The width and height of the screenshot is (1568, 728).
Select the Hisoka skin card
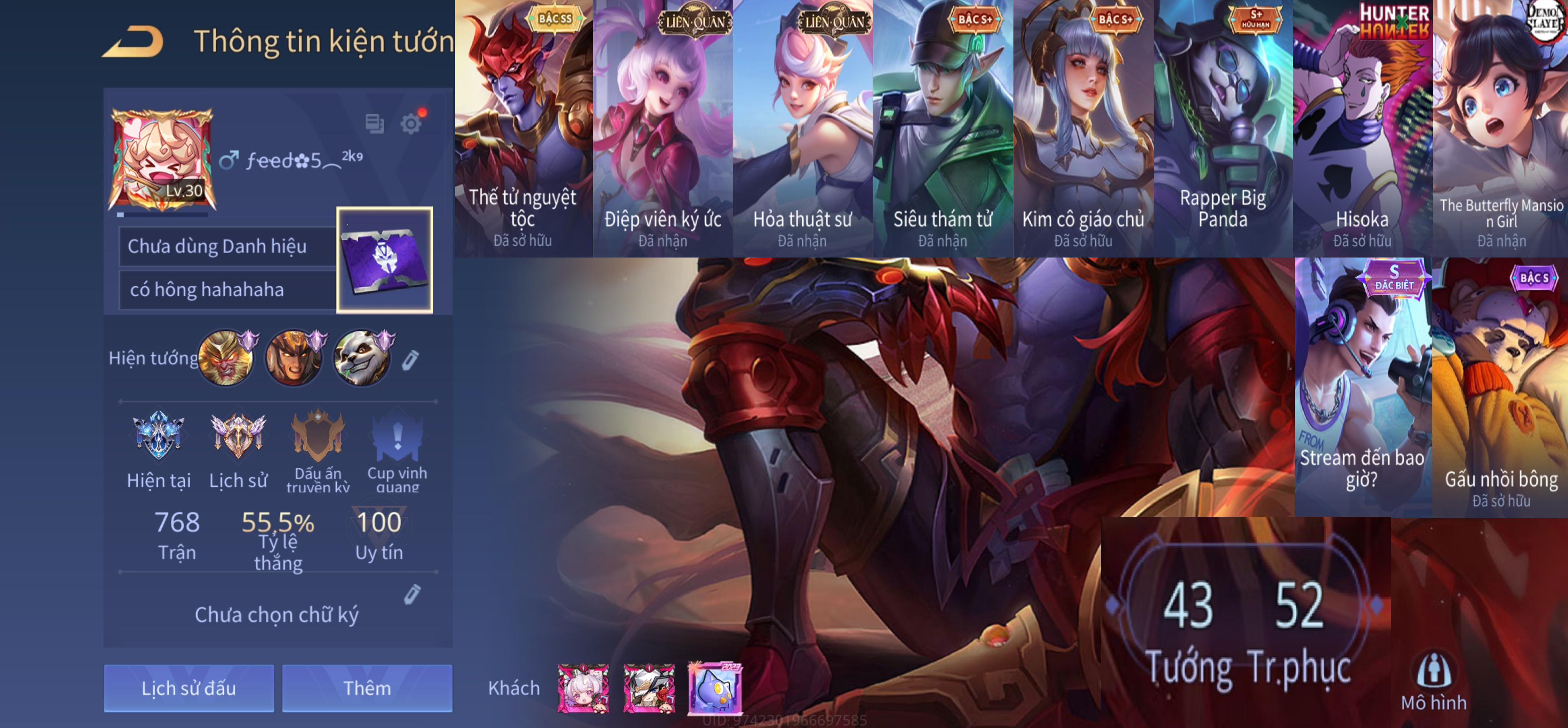point(1362,129)
